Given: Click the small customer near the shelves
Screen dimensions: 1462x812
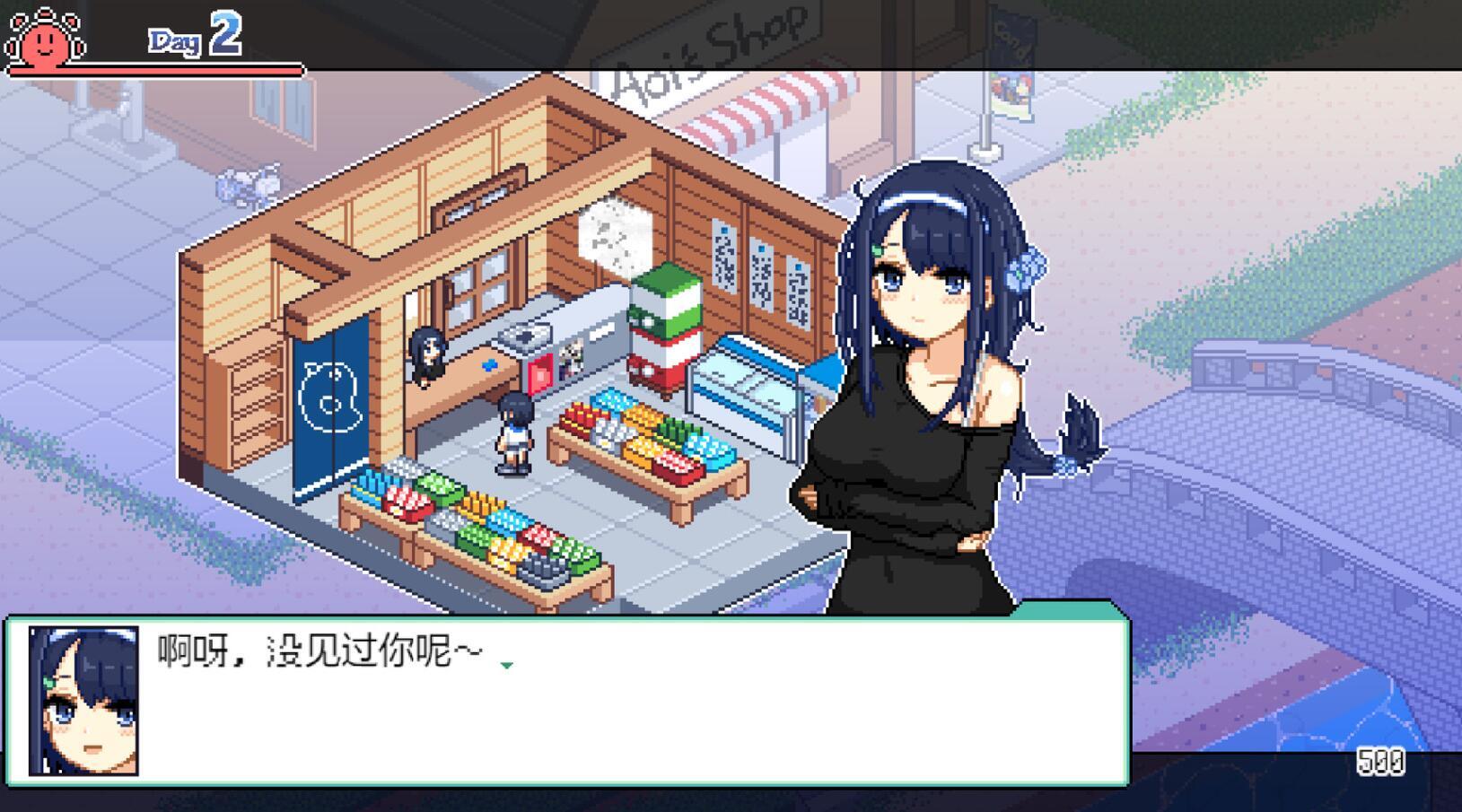Looking at the screenshot, I should point(512,431).
